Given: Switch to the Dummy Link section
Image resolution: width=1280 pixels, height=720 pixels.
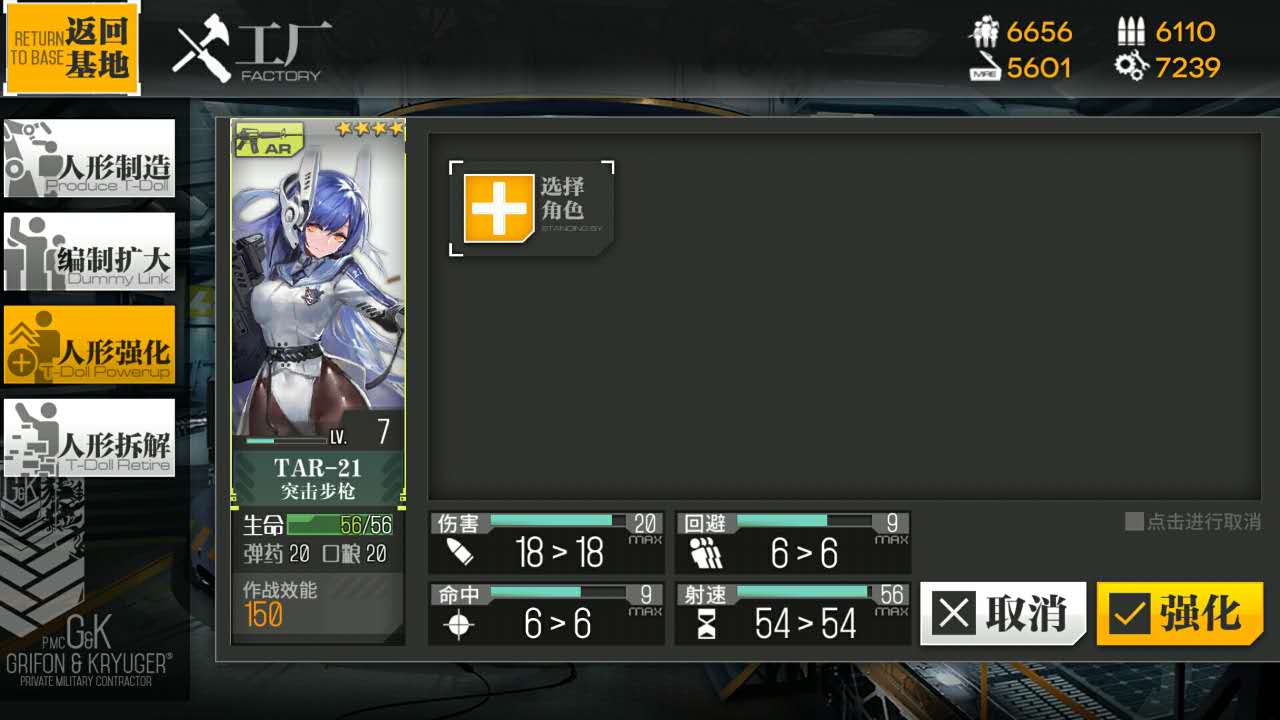Looking at the screenshot, I should (x=89, y=252).
